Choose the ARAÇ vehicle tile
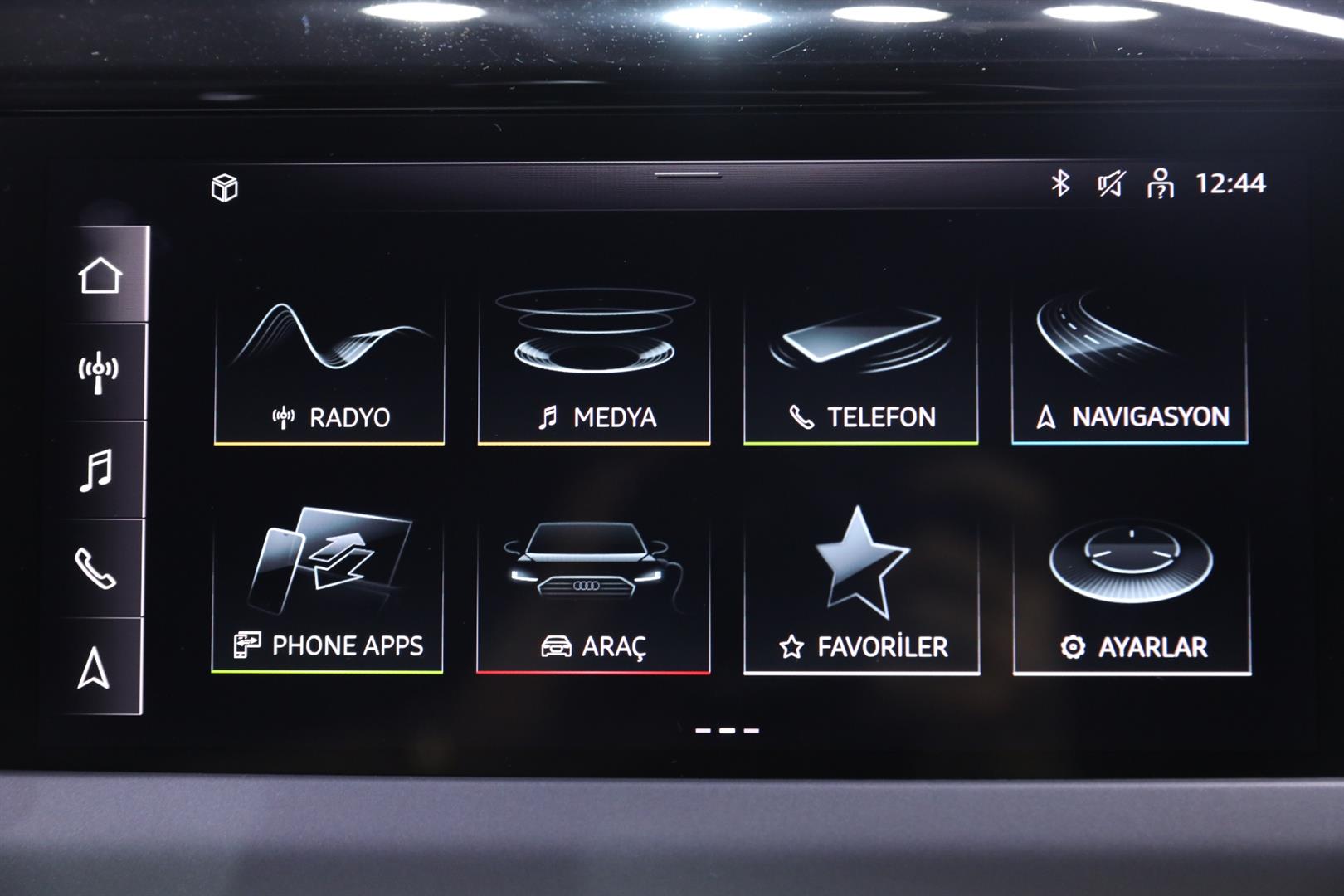 [593, 593]
